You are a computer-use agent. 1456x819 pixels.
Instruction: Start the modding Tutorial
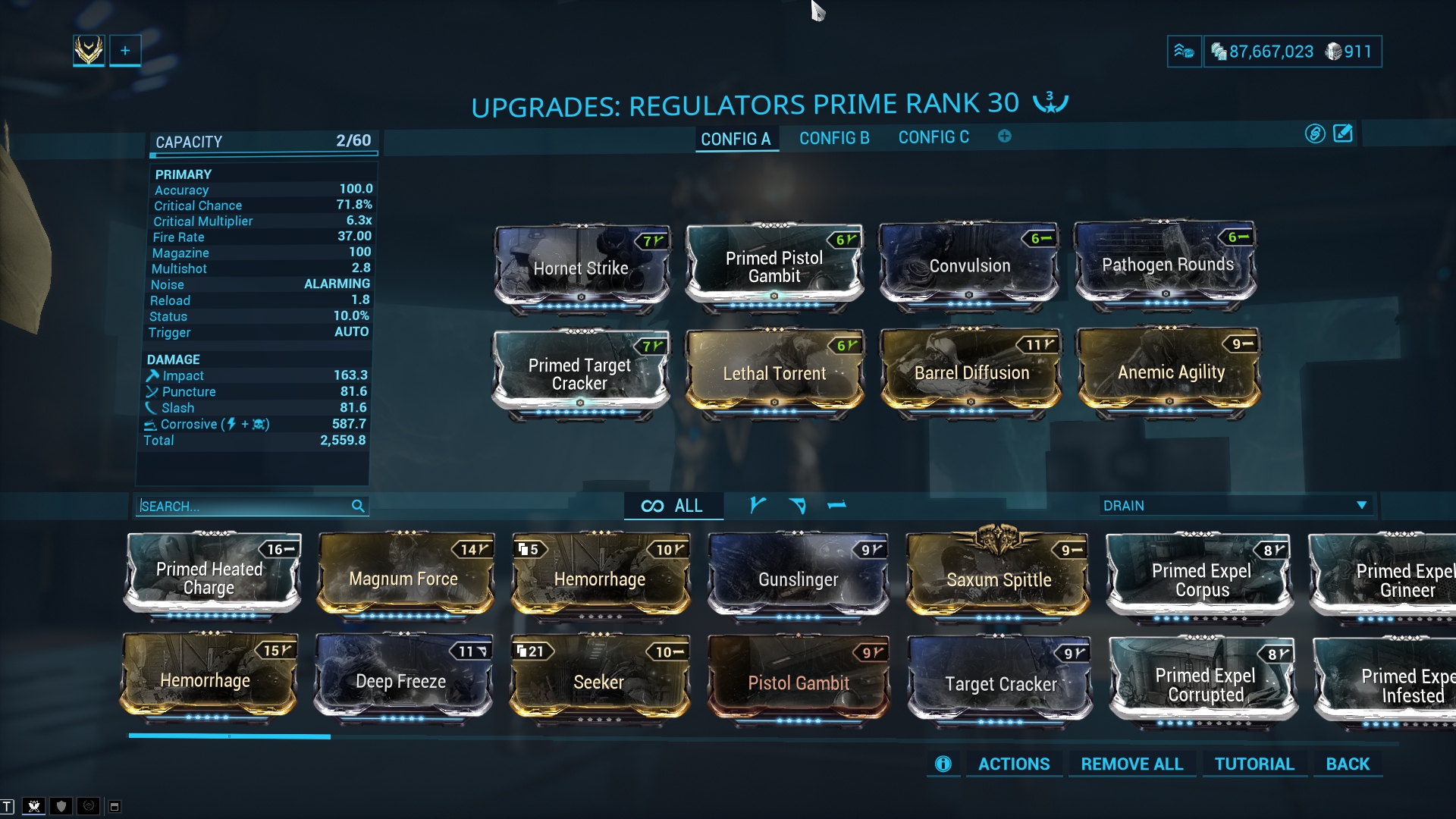(x=1254, y=764)
